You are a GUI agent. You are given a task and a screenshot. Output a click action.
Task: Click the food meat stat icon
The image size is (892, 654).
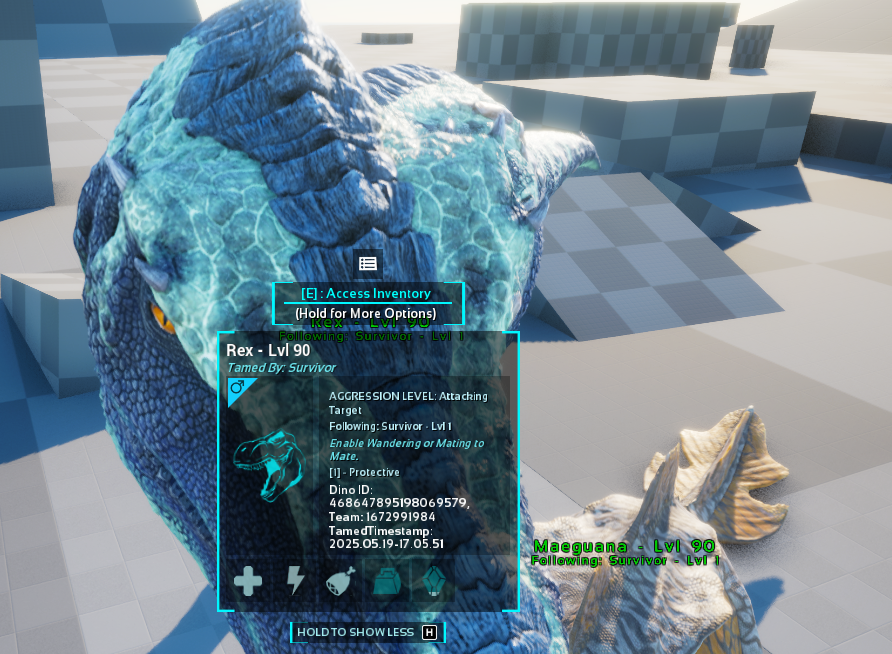[341, 580]
